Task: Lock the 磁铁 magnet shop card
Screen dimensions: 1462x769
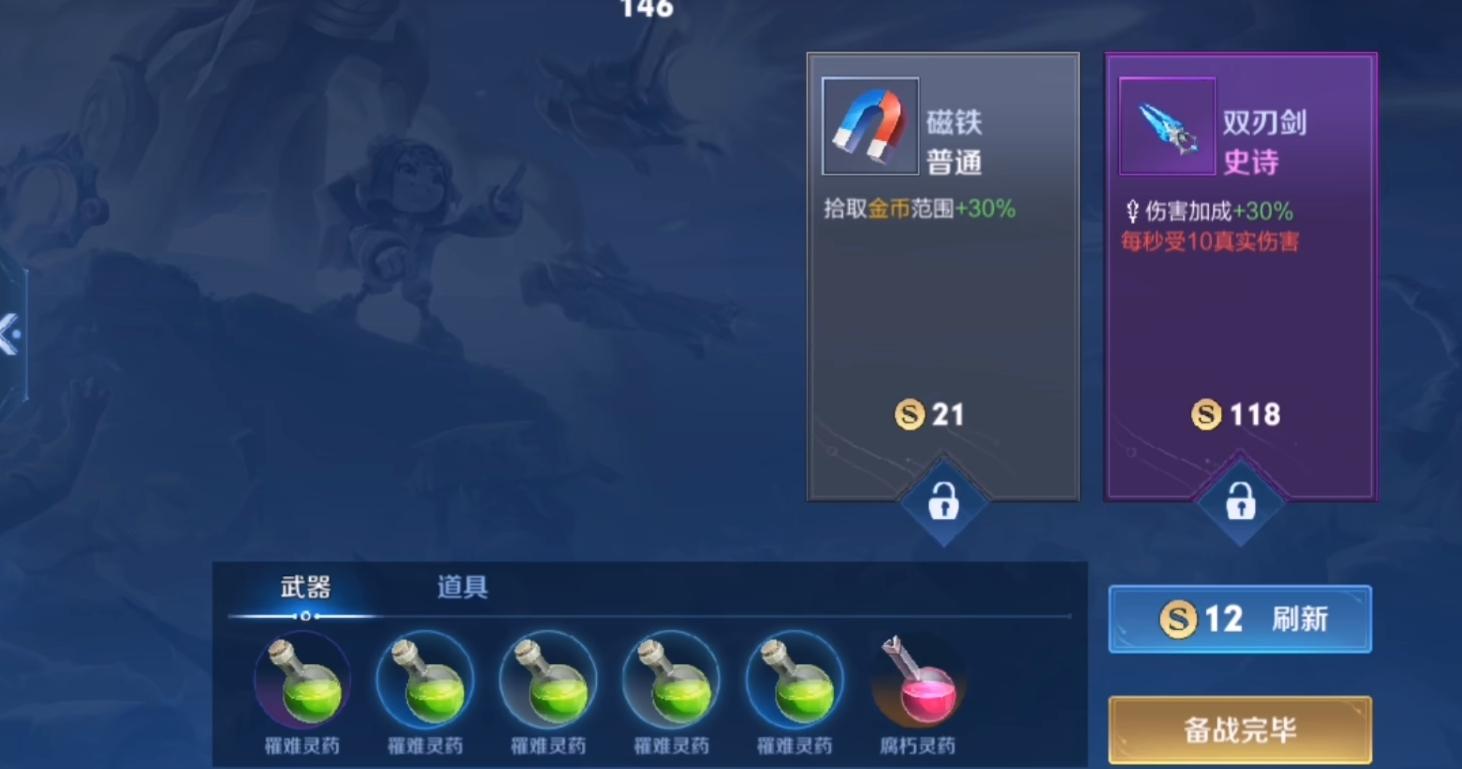Action: [943, 502]
